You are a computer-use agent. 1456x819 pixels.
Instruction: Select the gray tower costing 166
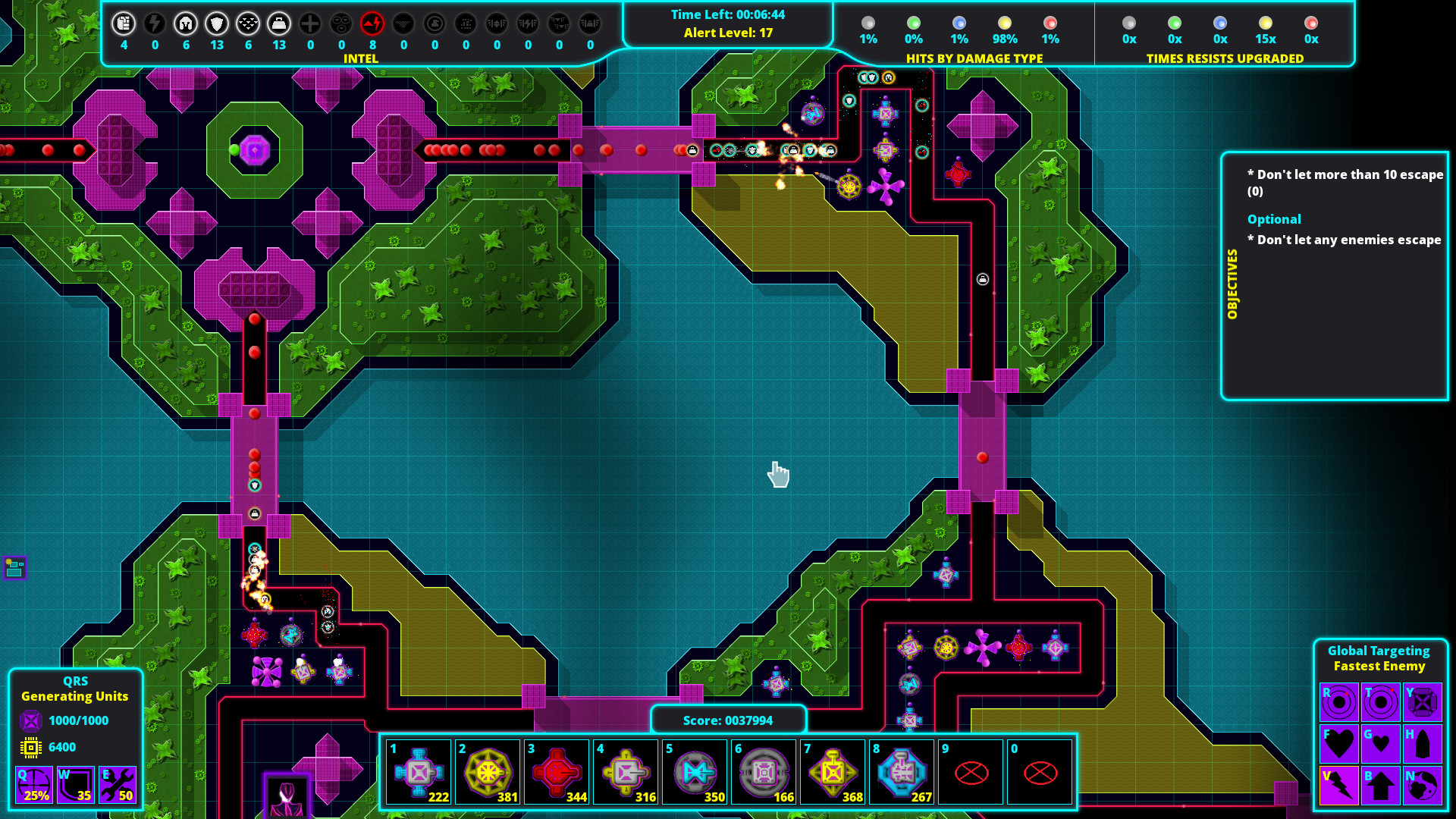[x=764, y=772]
